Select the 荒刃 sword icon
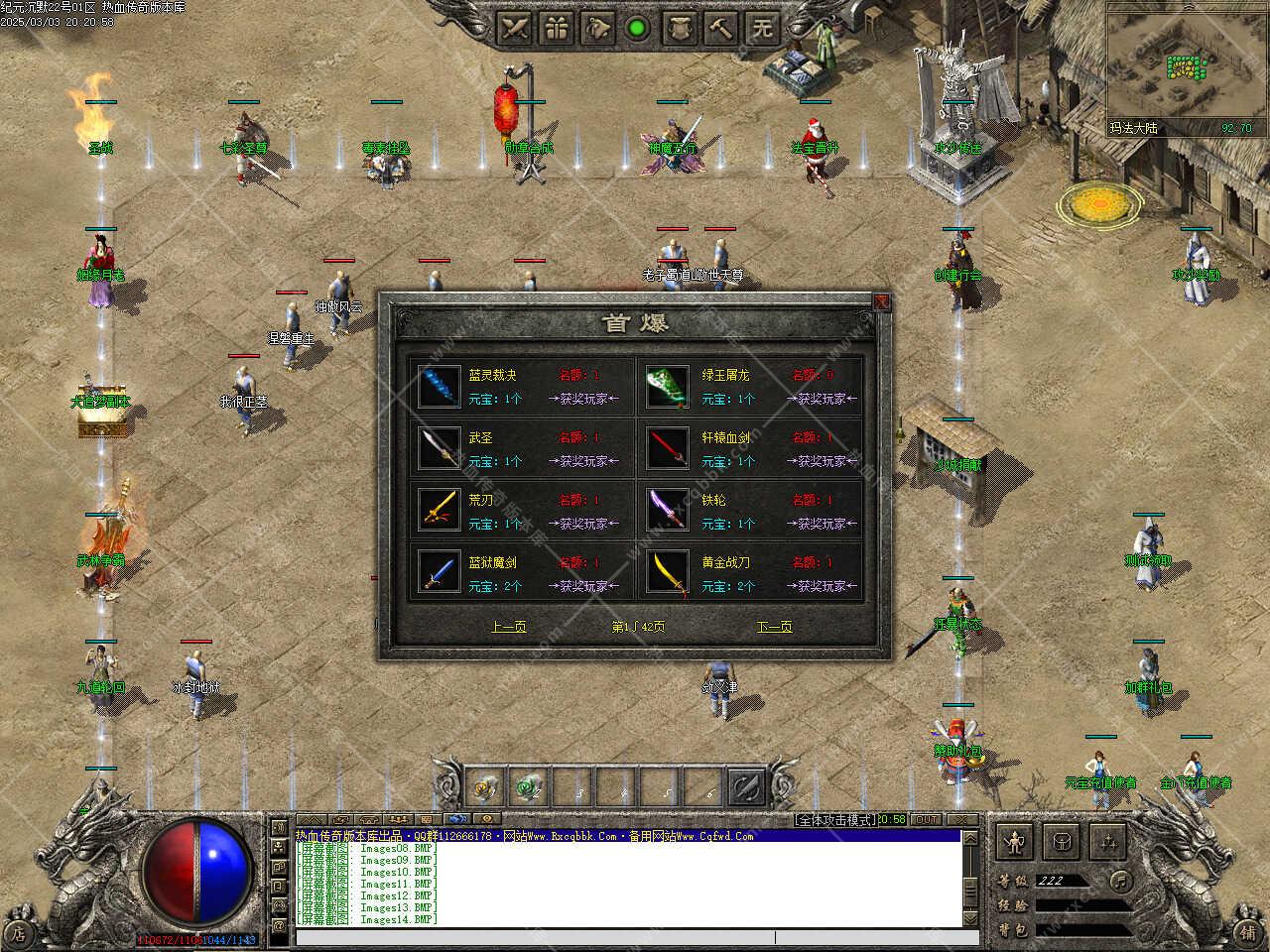Screen dimensions: 1270x952 (x=439, y=511)
